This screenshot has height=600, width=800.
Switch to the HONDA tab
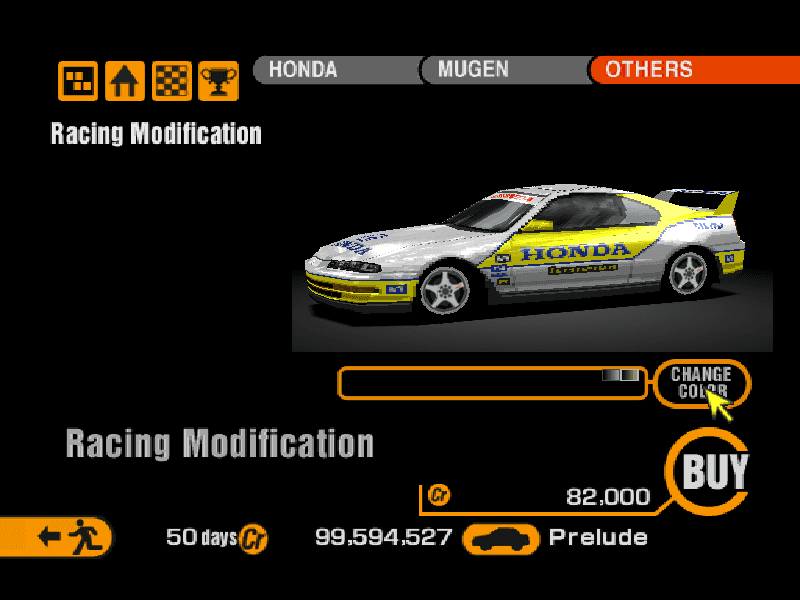335,70
